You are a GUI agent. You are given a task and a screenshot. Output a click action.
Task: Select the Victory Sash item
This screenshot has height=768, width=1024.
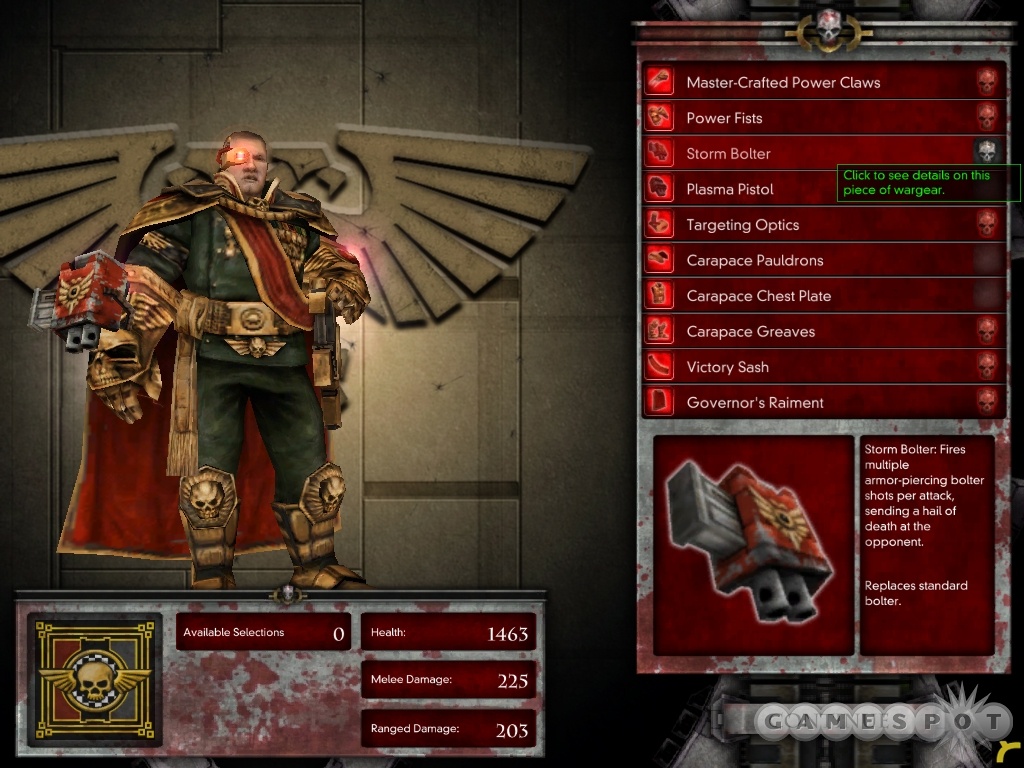click(727, 367)
